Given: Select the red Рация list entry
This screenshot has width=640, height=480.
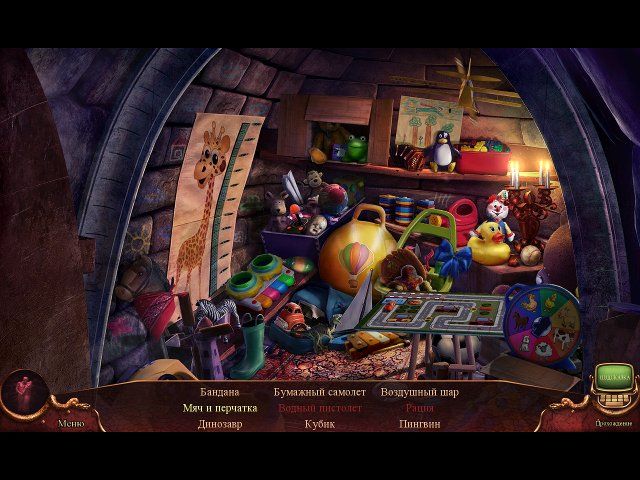Looking at the screenshot, I should [419, 408].
